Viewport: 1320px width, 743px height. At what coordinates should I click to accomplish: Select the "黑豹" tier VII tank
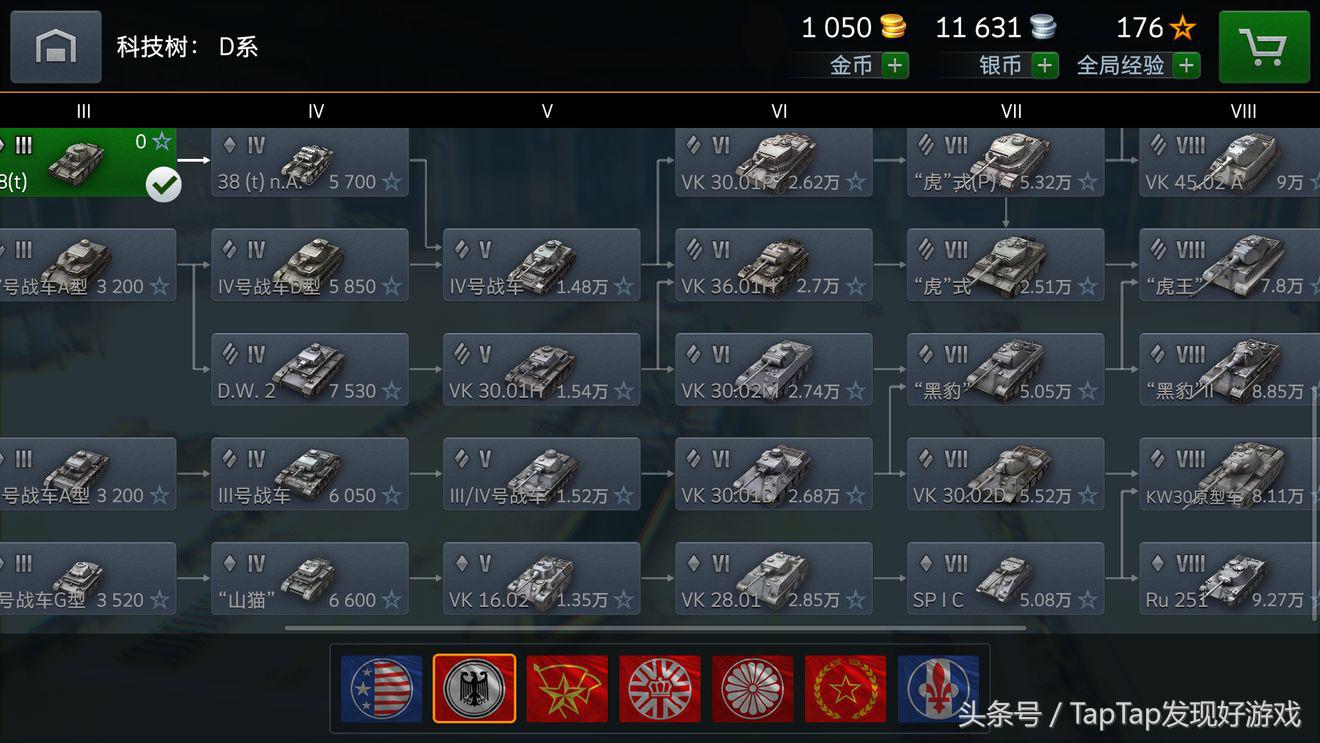coord(1006,370)
